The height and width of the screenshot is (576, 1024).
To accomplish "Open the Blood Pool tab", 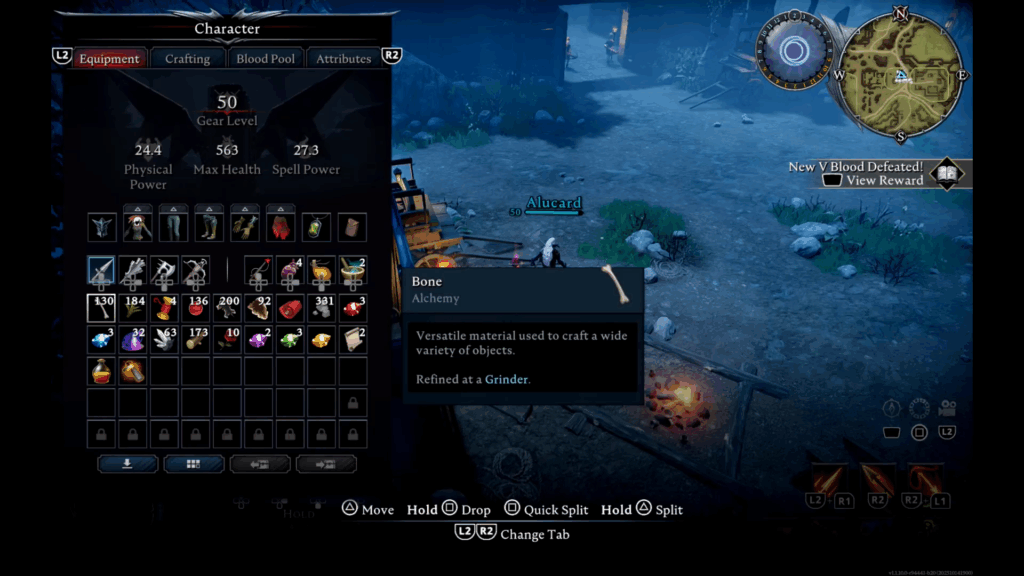I will pyautogui.click(x=265, y=58).
